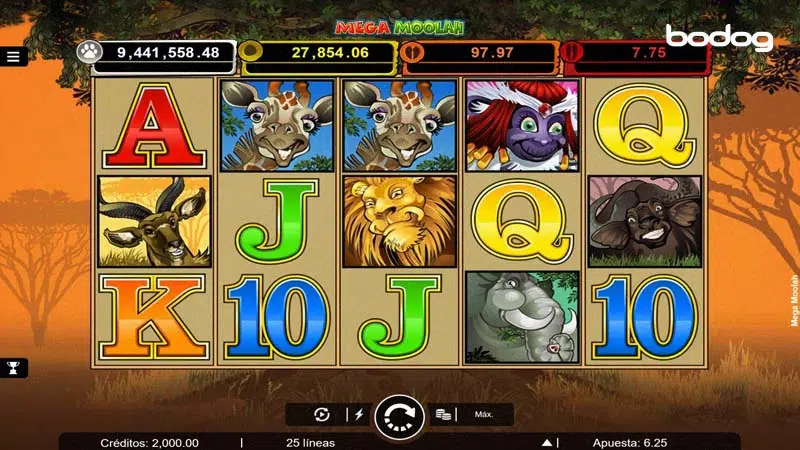Spin the reels with the circular arrow button

click(399, 416)
